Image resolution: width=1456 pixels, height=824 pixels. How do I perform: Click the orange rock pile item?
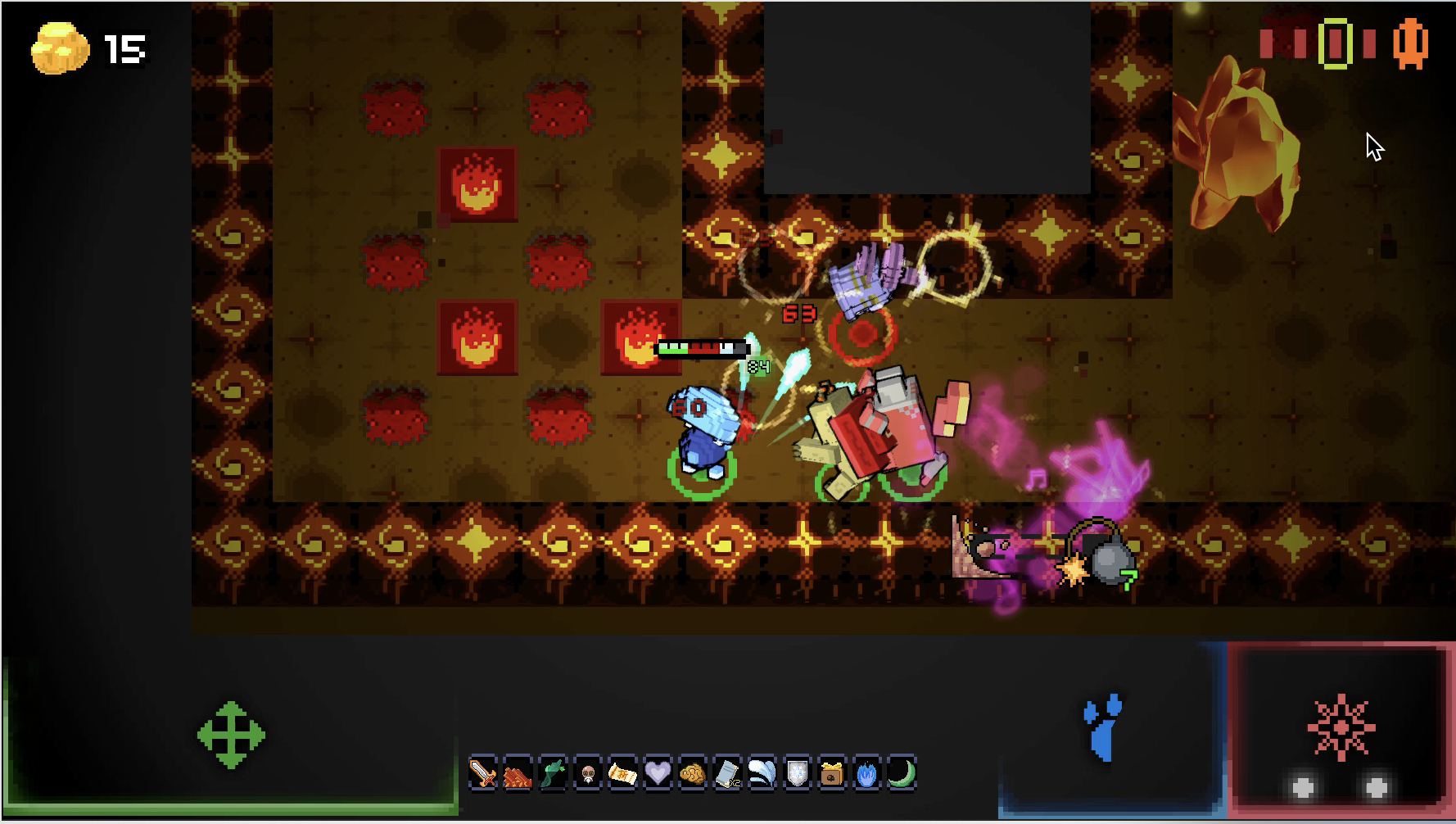518,772
